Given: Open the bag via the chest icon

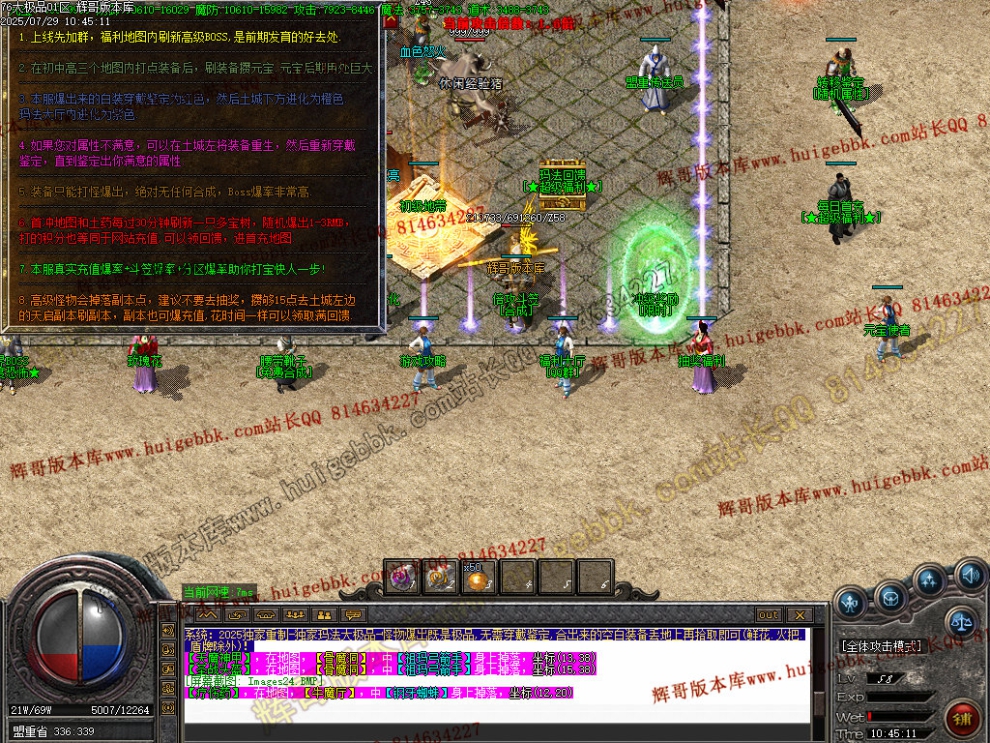Looking at the screenshot, I should (889, 597).
